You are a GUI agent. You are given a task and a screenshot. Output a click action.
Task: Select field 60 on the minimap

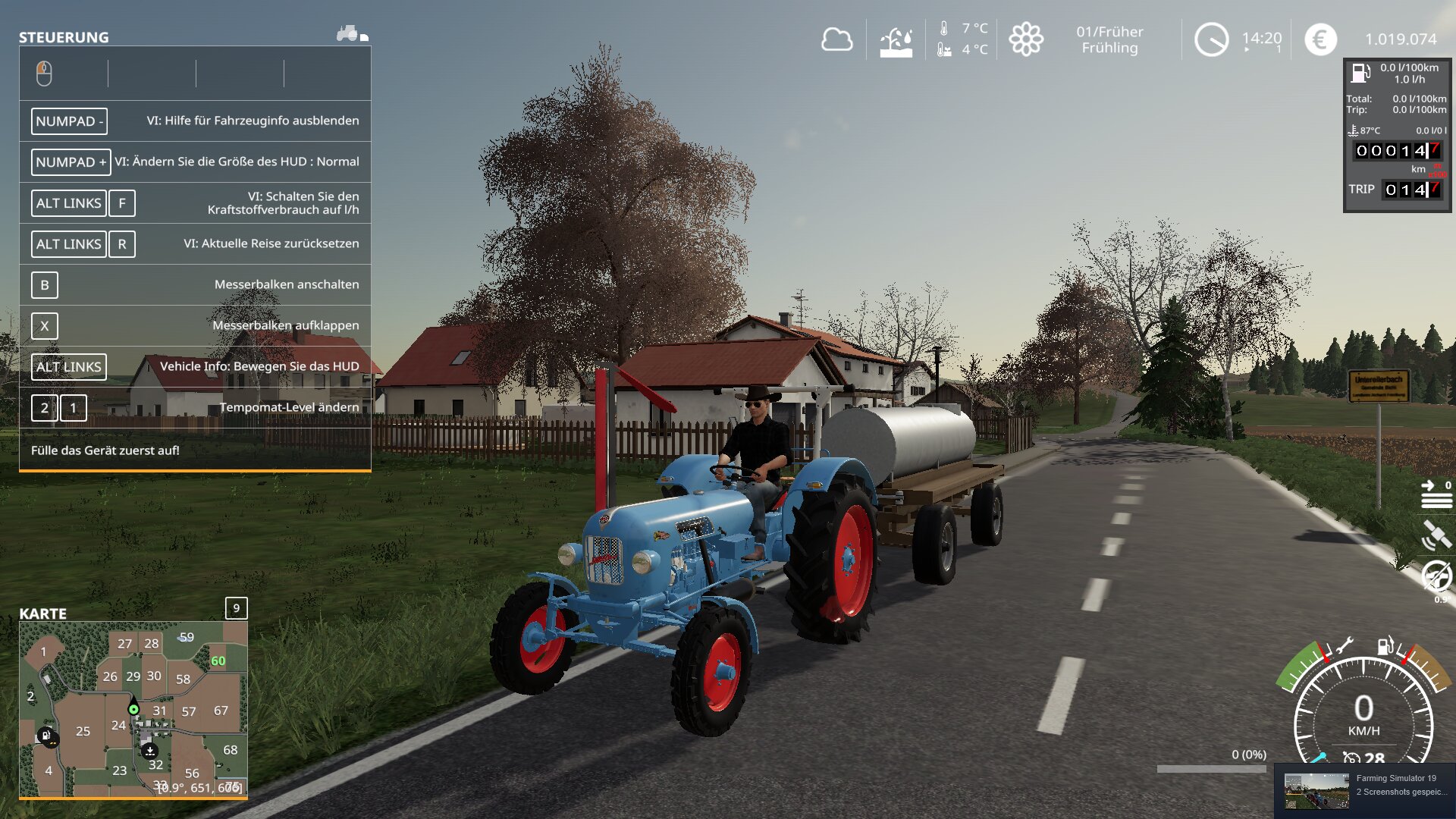coord(218,661)
